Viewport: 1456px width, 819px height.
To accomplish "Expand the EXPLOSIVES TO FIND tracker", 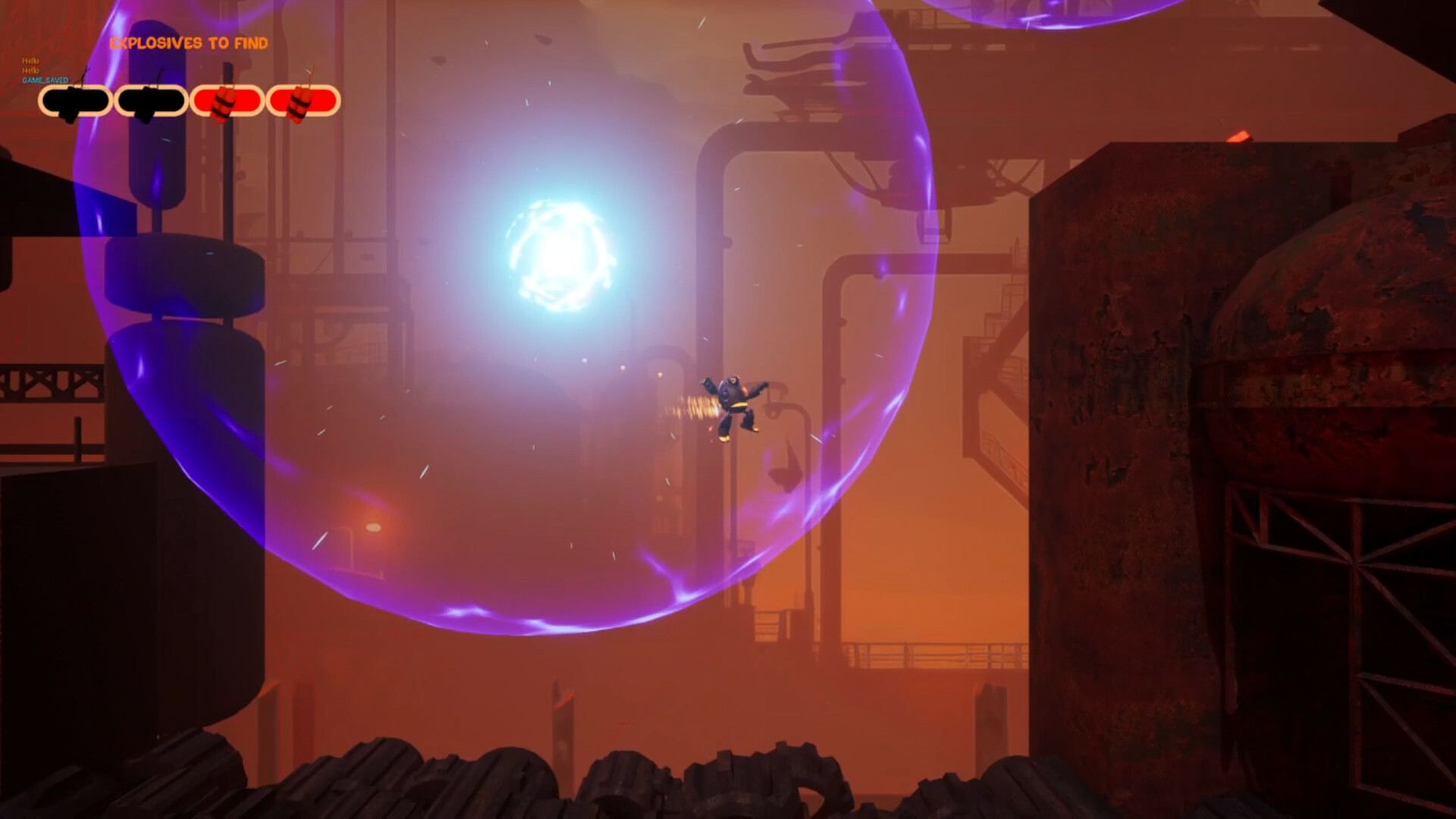I will coord(188,44).
